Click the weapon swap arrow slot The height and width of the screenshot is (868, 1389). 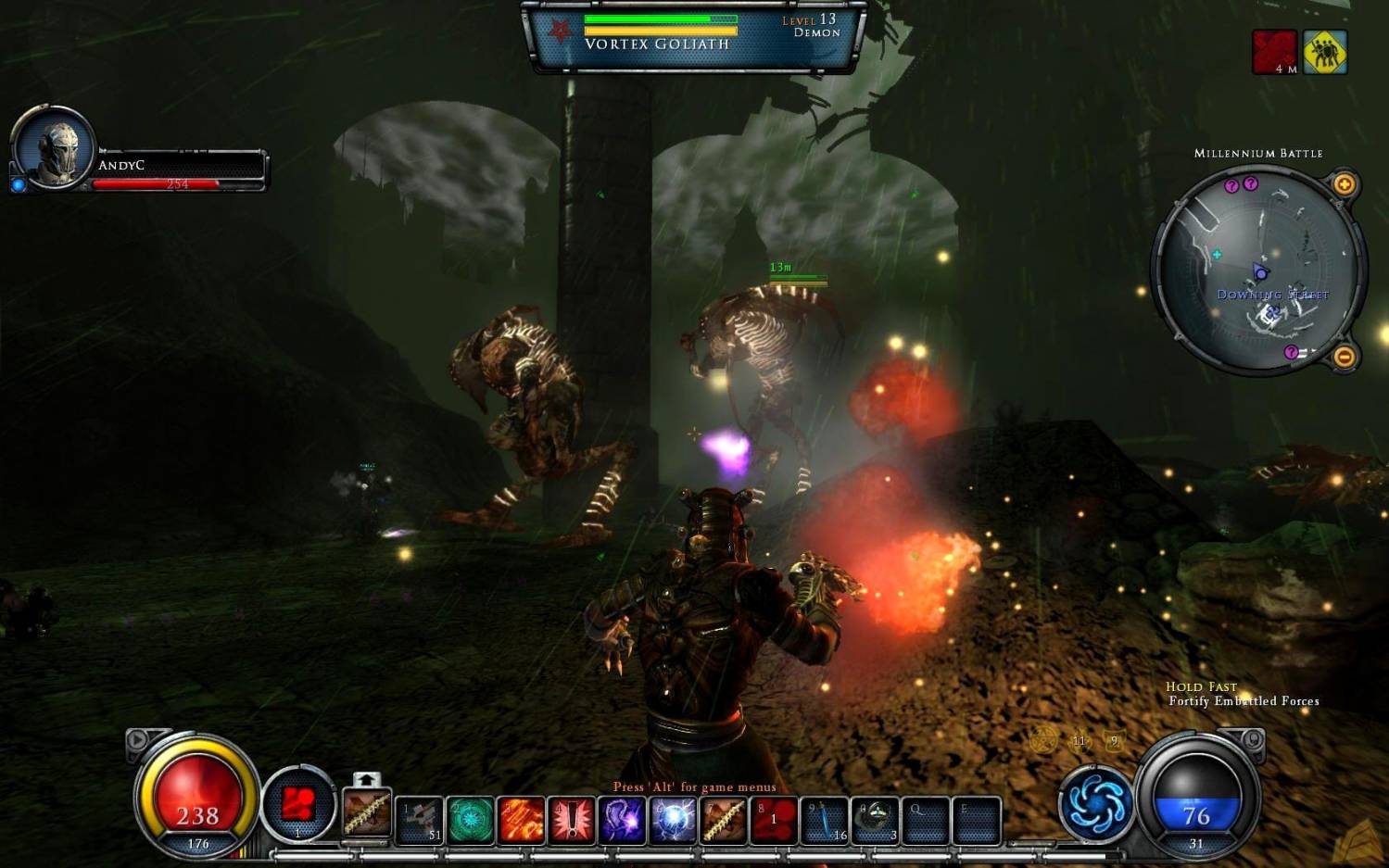pos(367,808)
